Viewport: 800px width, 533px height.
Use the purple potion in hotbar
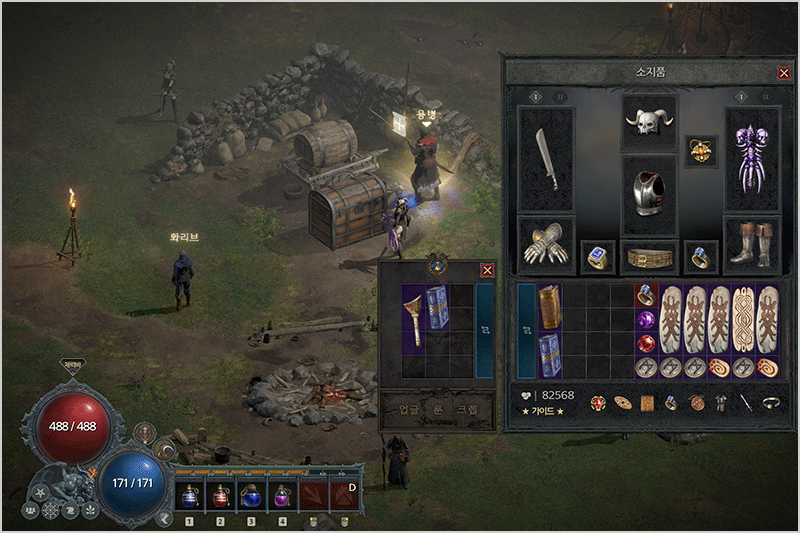282,496
